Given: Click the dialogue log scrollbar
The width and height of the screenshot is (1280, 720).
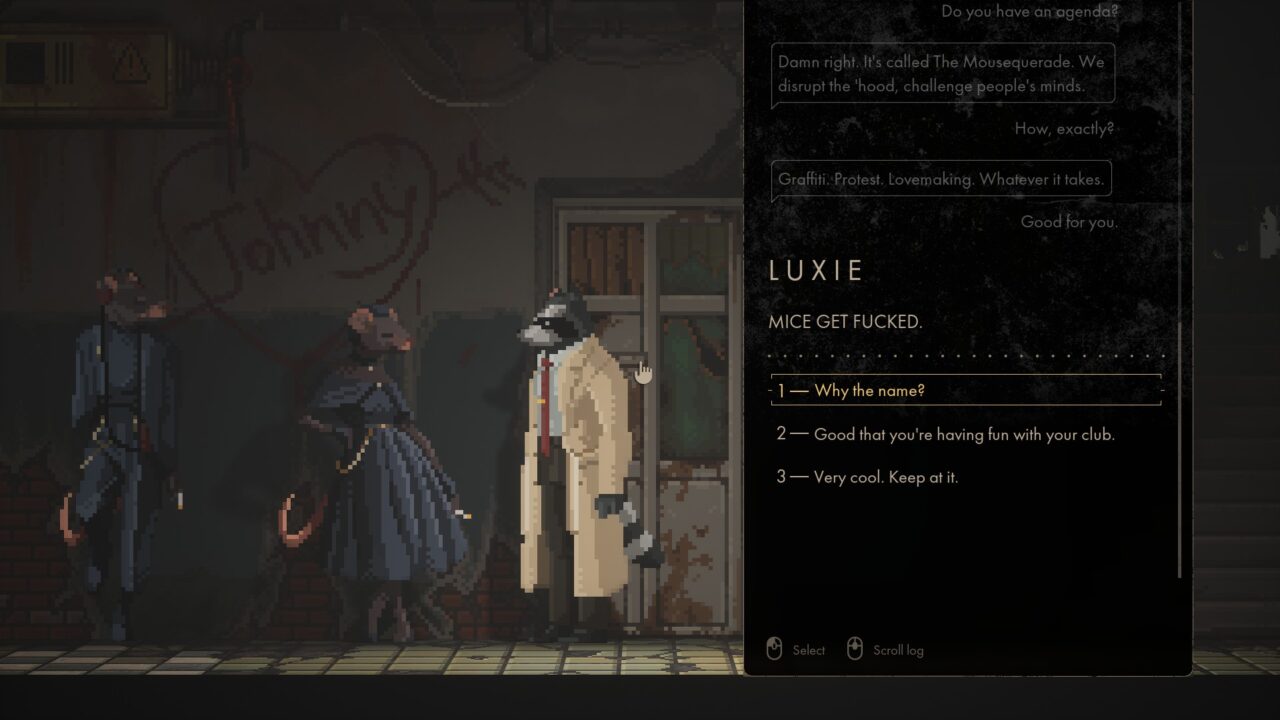Looking at the screenshot, I should click(1180, 448).
